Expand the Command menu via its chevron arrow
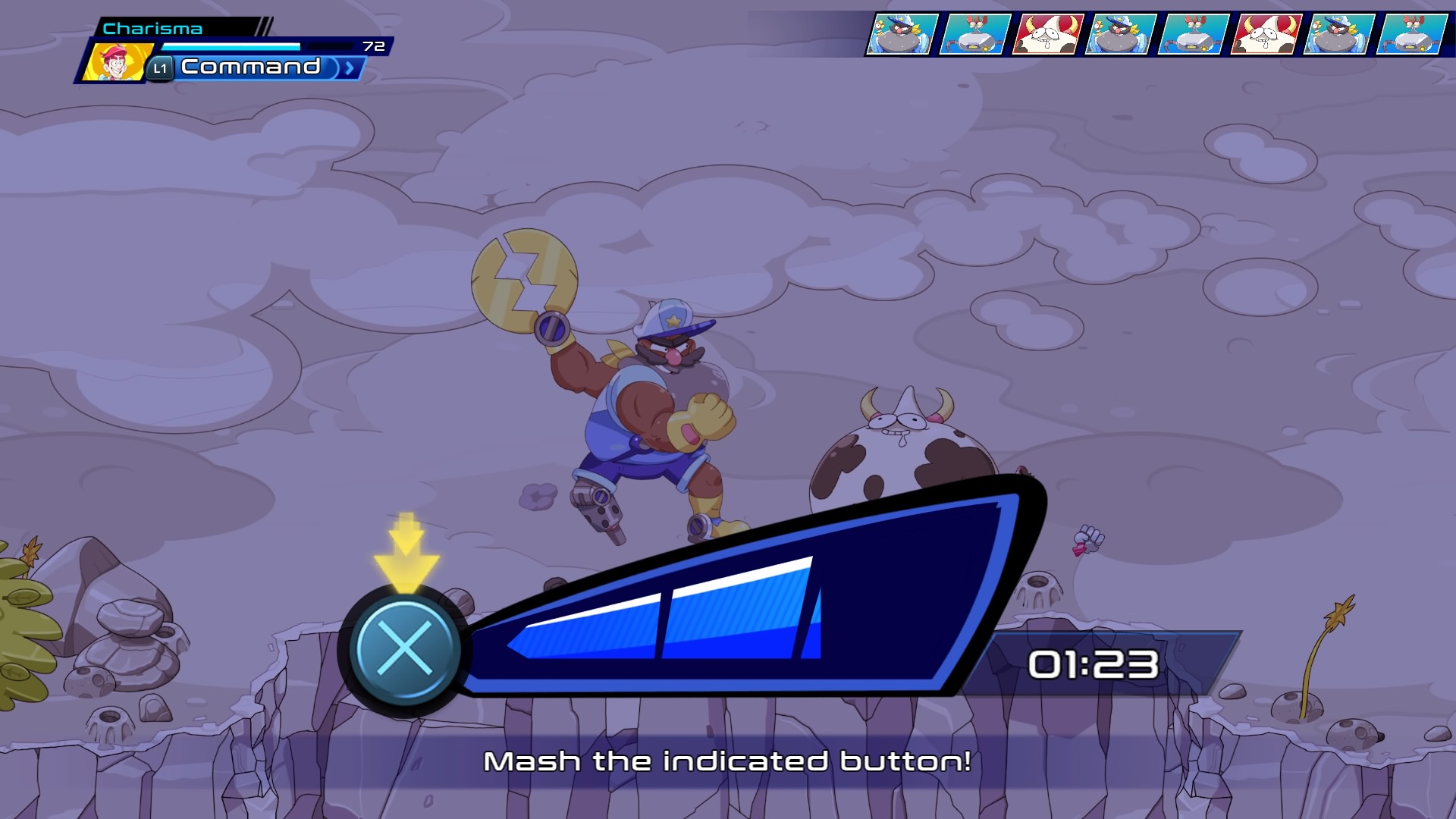Screen dimensions: 1456x819 pos(348,70)
